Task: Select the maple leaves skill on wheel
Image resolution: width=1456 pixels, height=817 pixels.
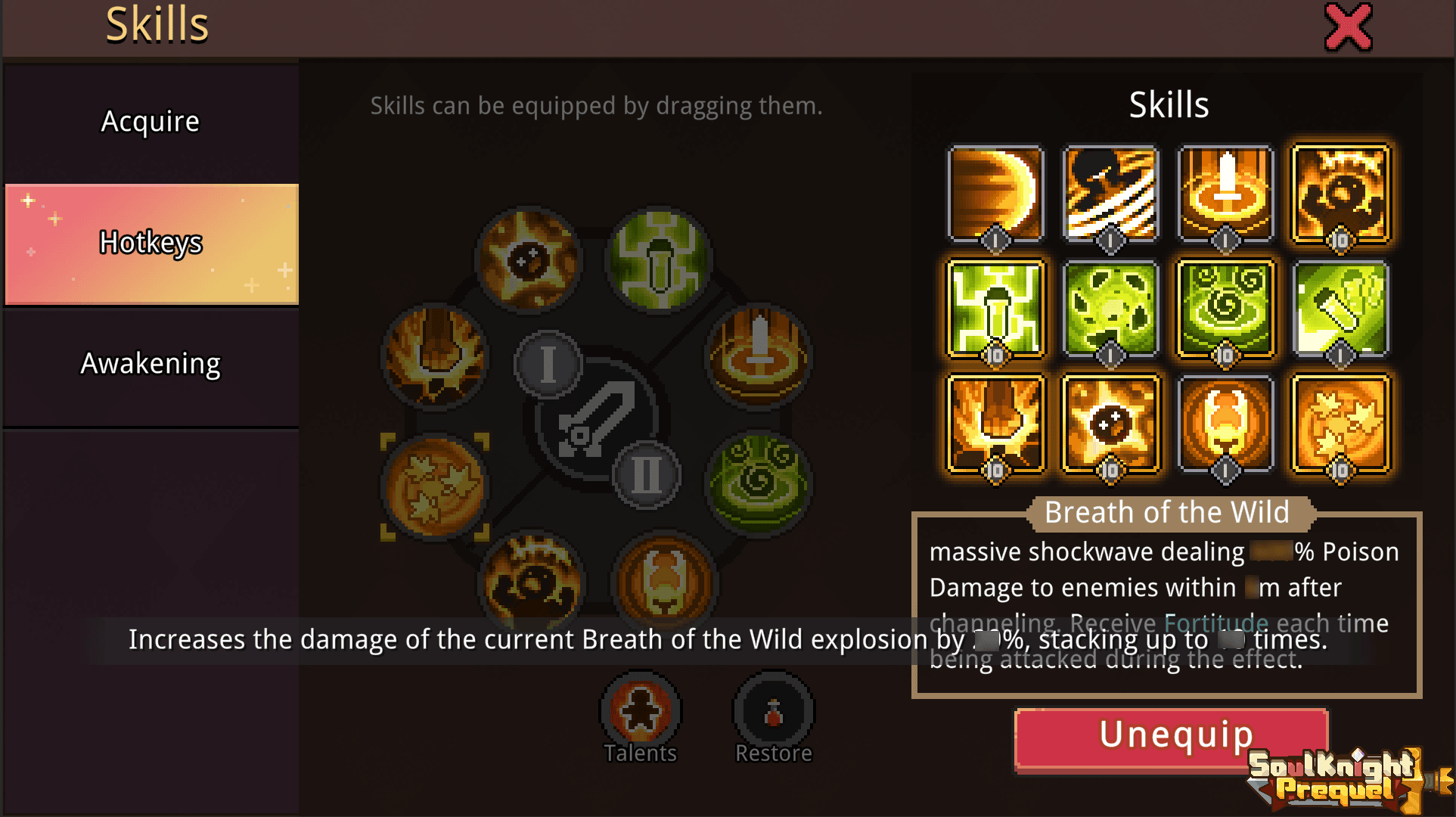Action: [x=435, y=486]
